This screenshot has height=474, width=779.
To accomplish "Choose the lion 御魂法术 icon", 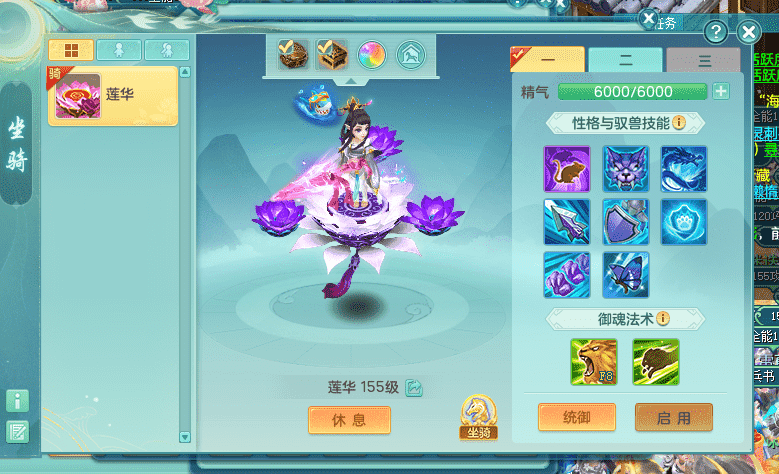I will (x=594, y=362).
